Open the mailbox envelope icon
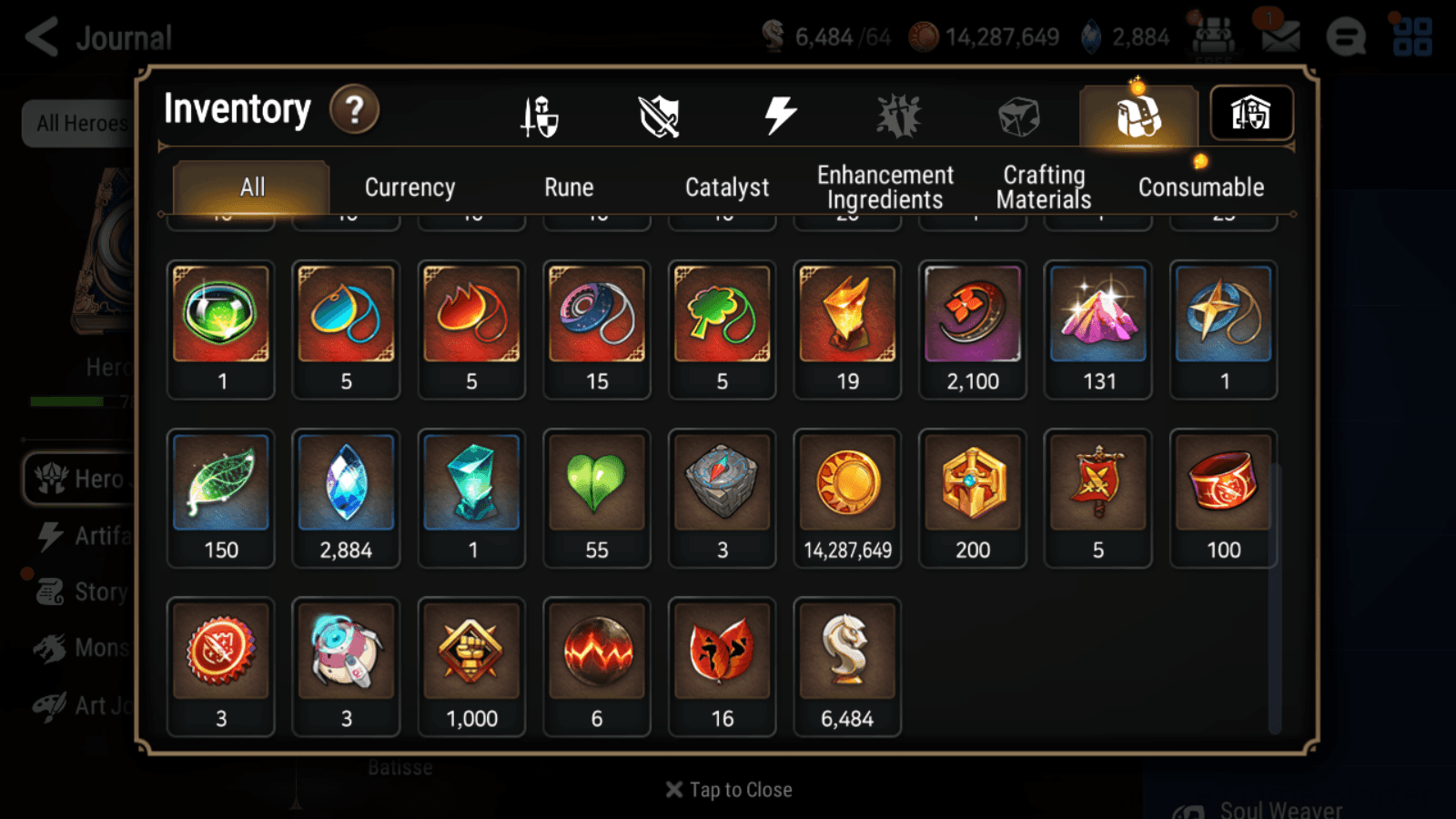 1281,37
